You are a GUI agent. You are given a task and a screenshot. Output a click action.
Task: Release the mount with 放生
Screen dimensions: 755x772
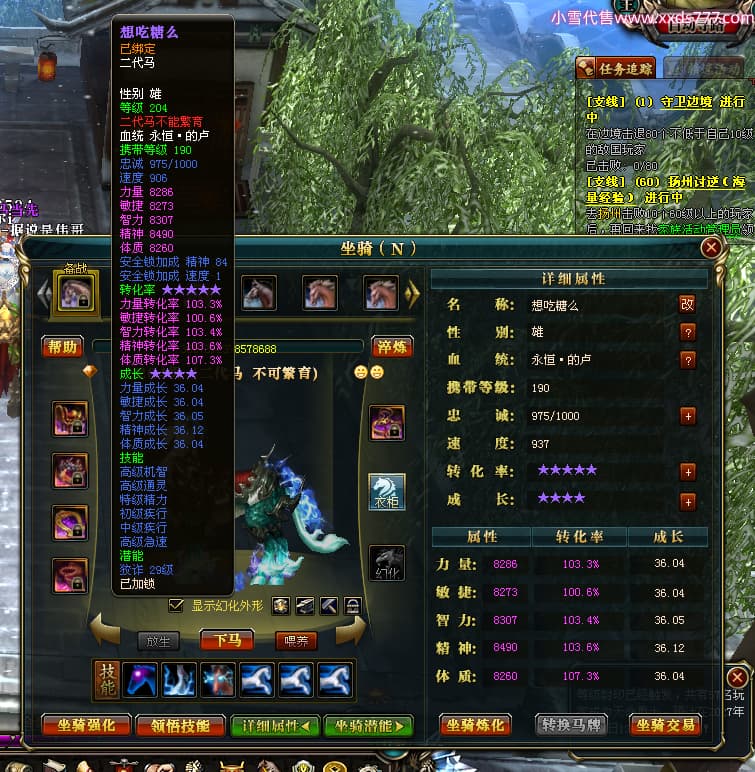[x=158, y=640]
